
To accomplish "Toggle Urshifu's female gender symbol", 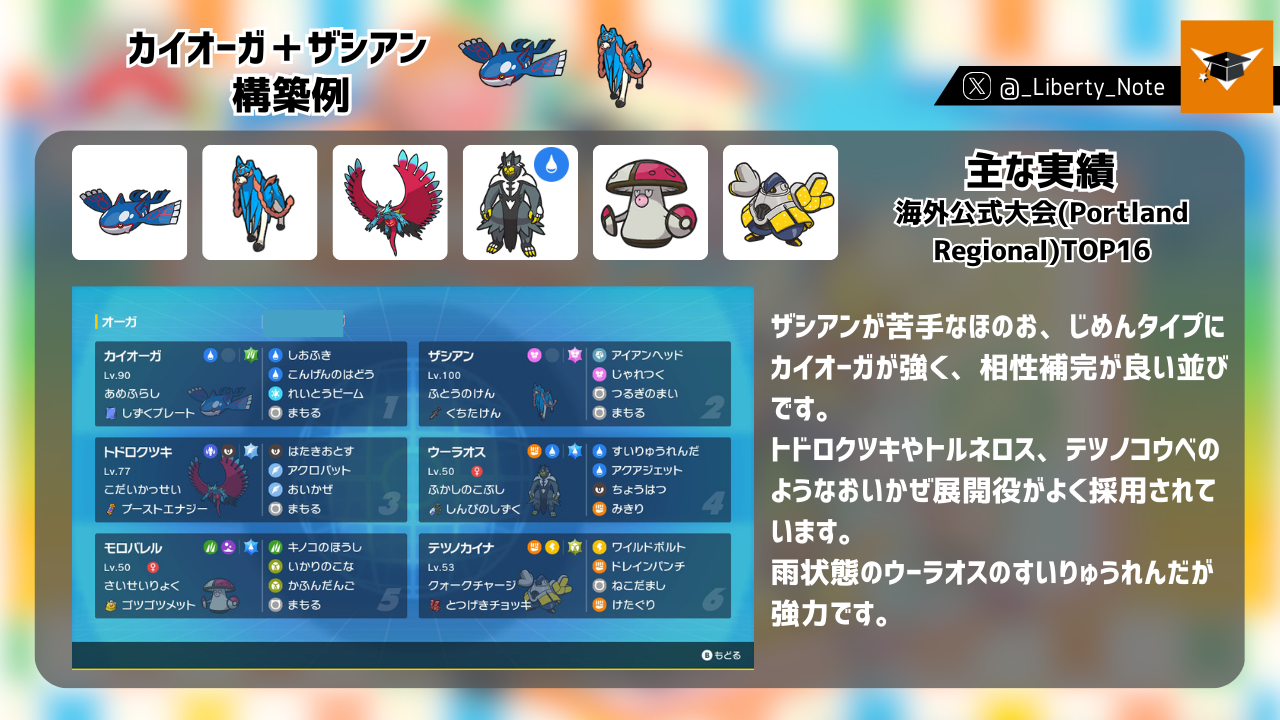I will pos(477,472).
